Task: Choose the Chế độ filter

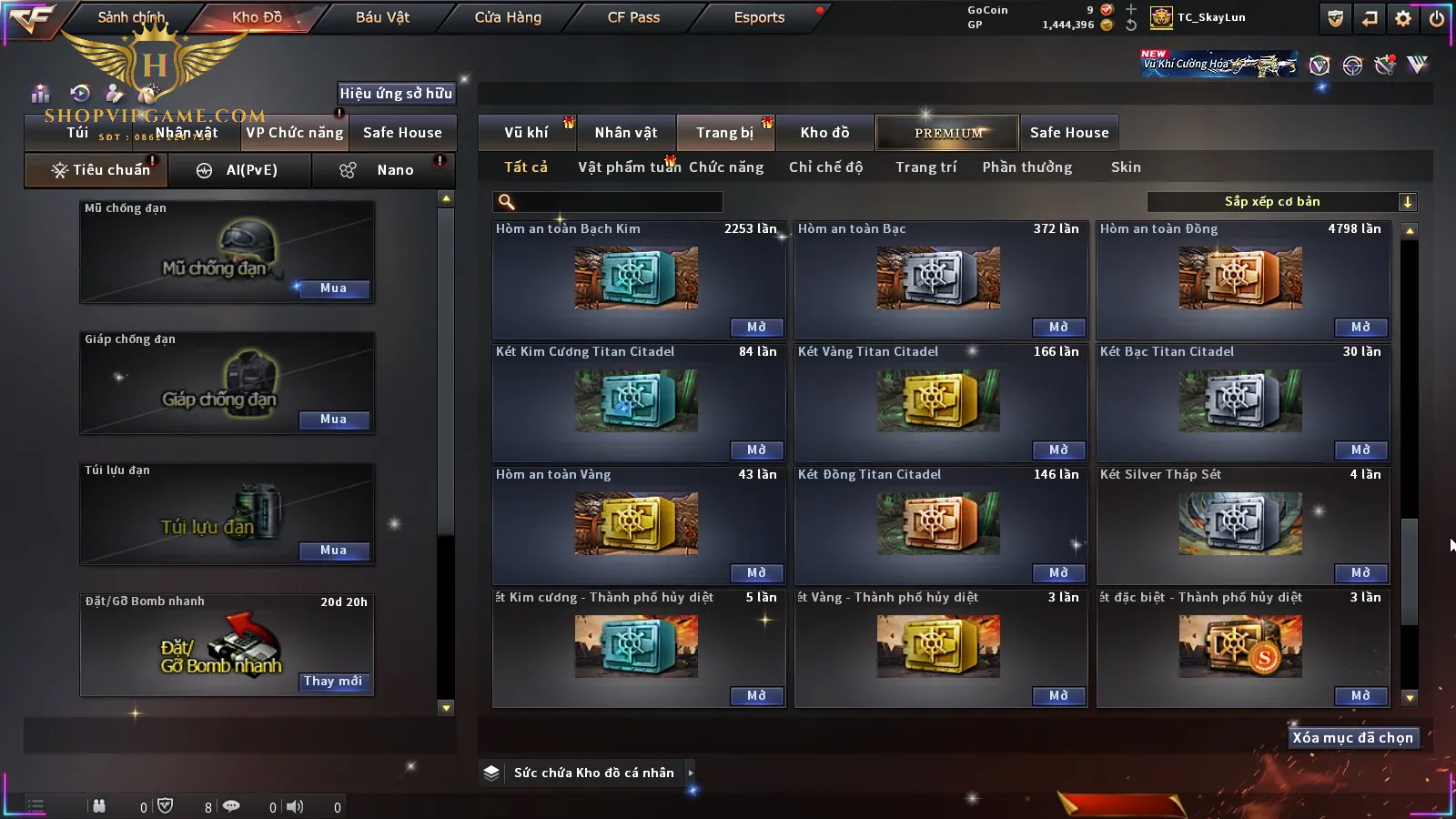Action: [x=825, y=167]
